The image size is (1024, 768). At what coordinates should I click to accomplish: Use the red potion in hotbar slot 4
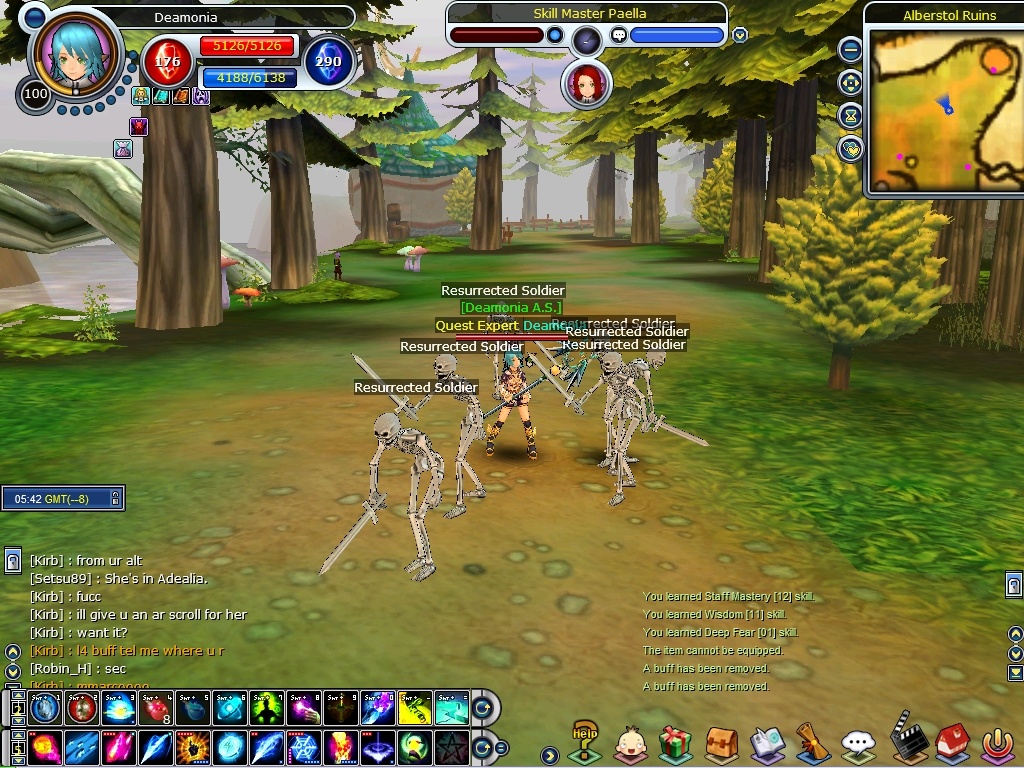(155, 708)
